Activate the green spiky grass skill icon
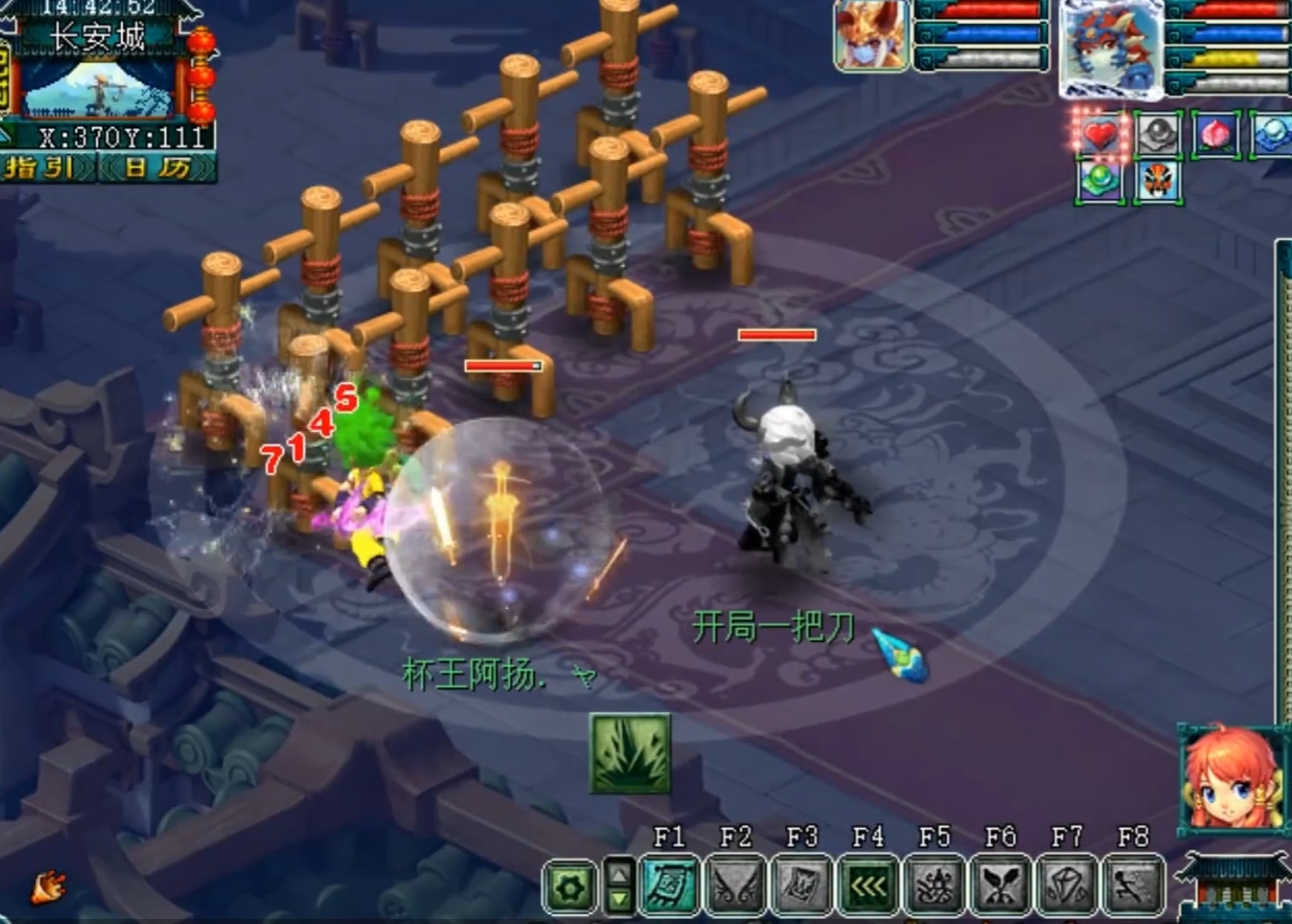1292x924 pixels. (631, 754)
